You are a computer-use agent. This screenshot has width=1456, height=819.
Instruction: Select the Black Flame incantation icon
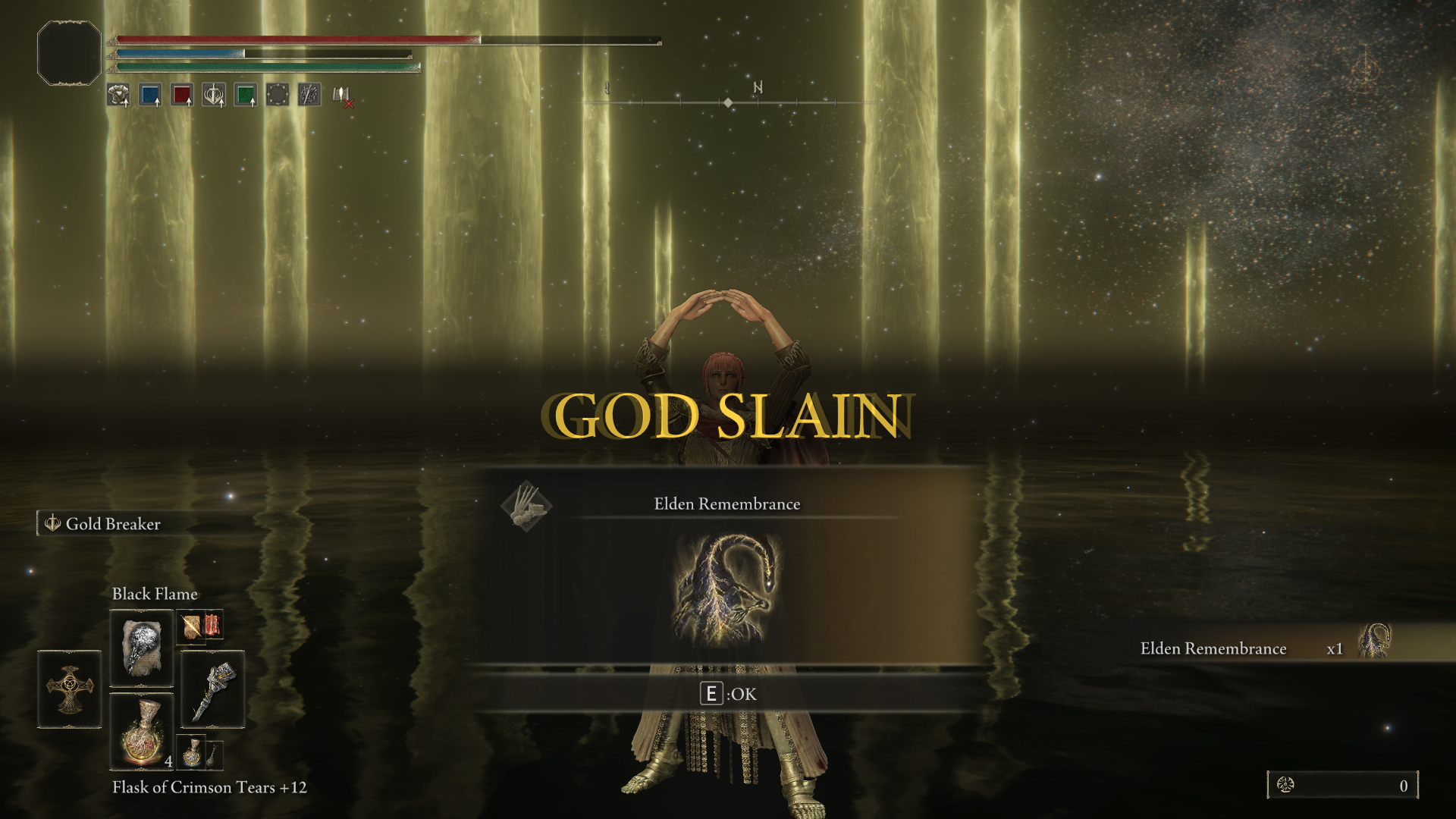pyautogui.click(x=141, y=649)
